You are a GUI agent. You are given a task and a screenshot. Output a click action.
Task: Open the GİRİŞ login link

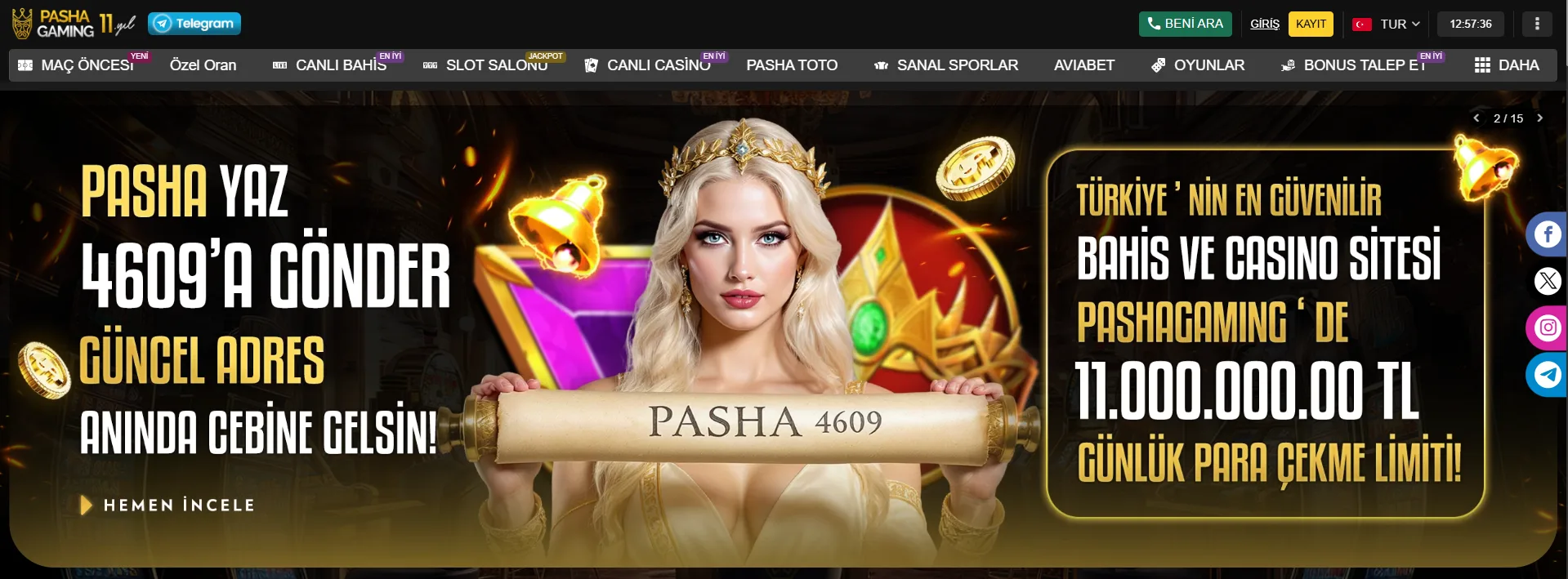pos(1264,24)
